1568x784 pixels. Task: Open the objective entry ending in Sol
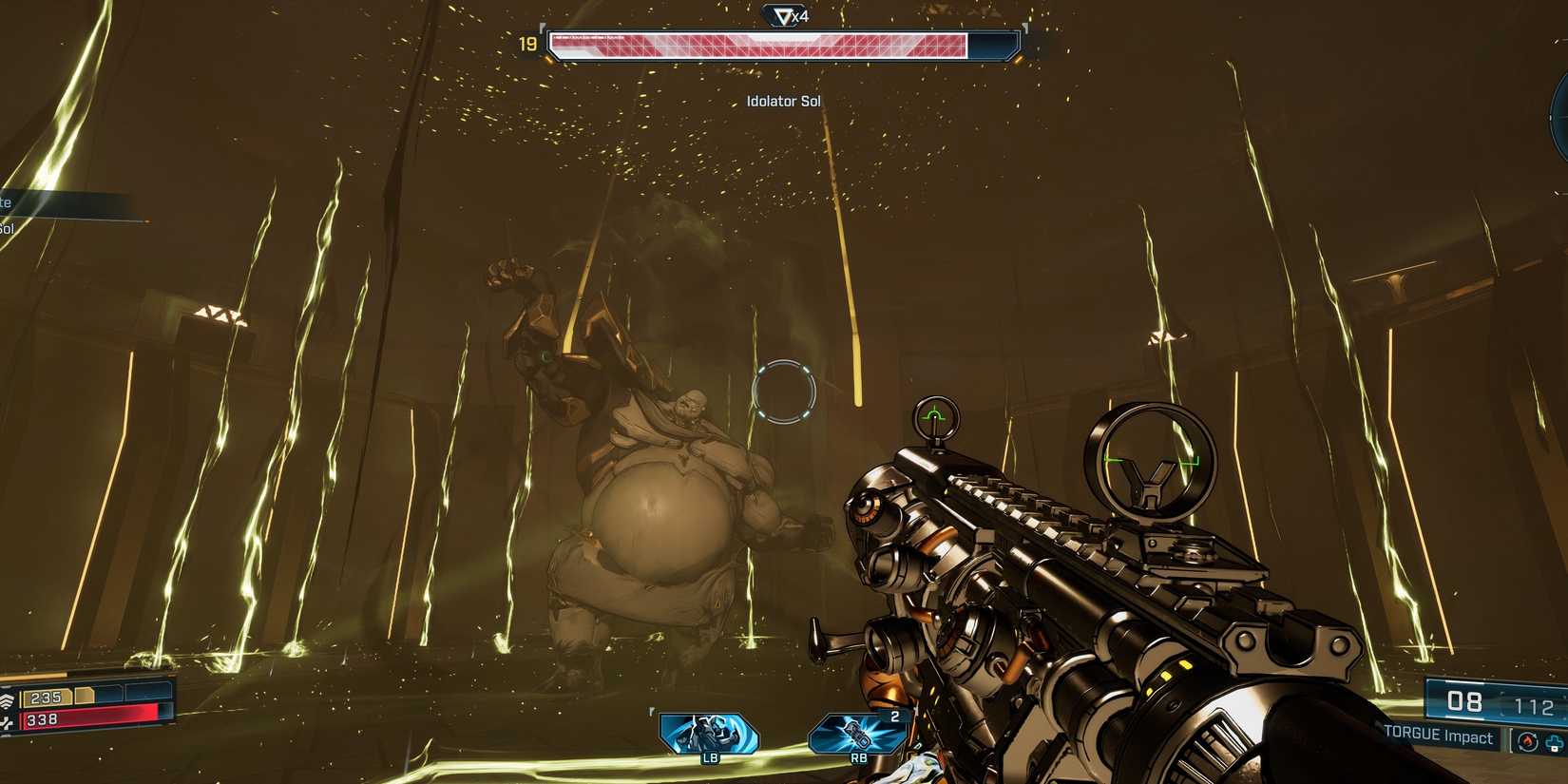click(x=10, y=227)
